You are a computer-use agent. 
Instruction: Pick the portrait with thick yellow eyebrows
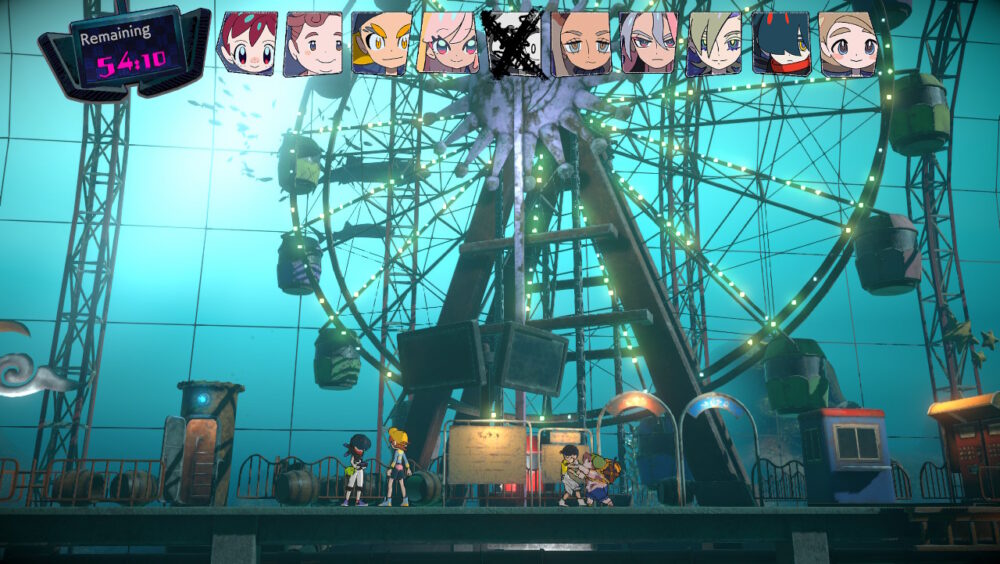tap(381, 44)
